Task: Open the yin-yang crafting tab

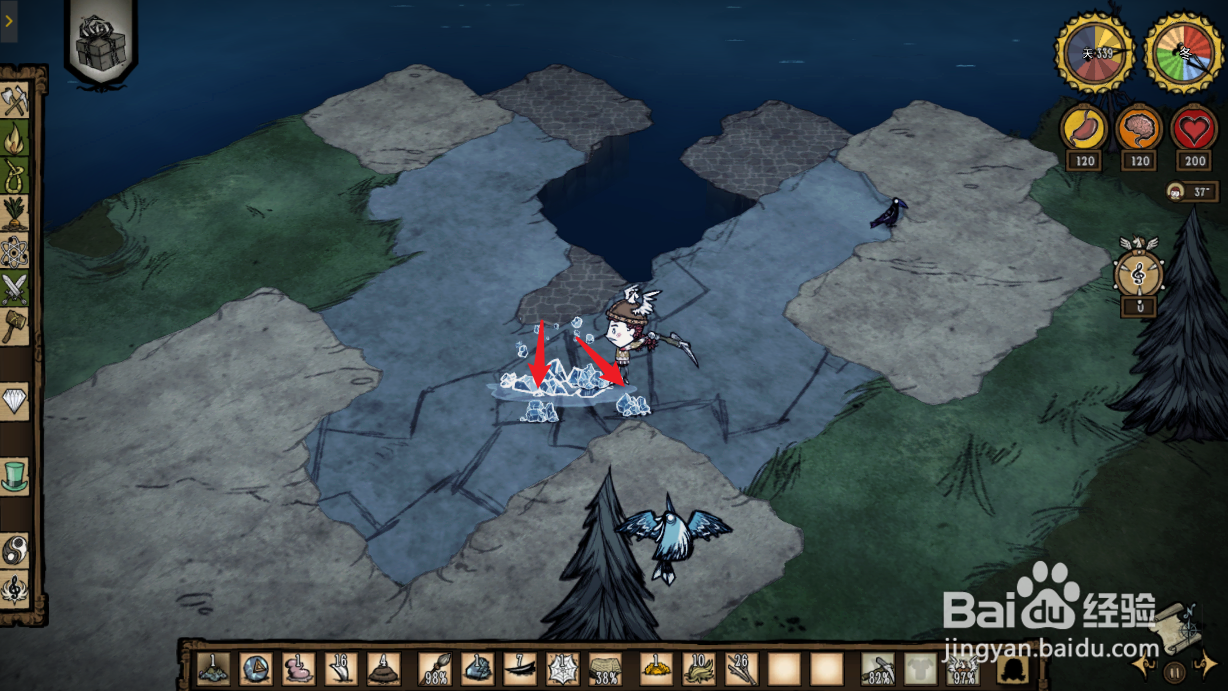Action: point(15,551)
